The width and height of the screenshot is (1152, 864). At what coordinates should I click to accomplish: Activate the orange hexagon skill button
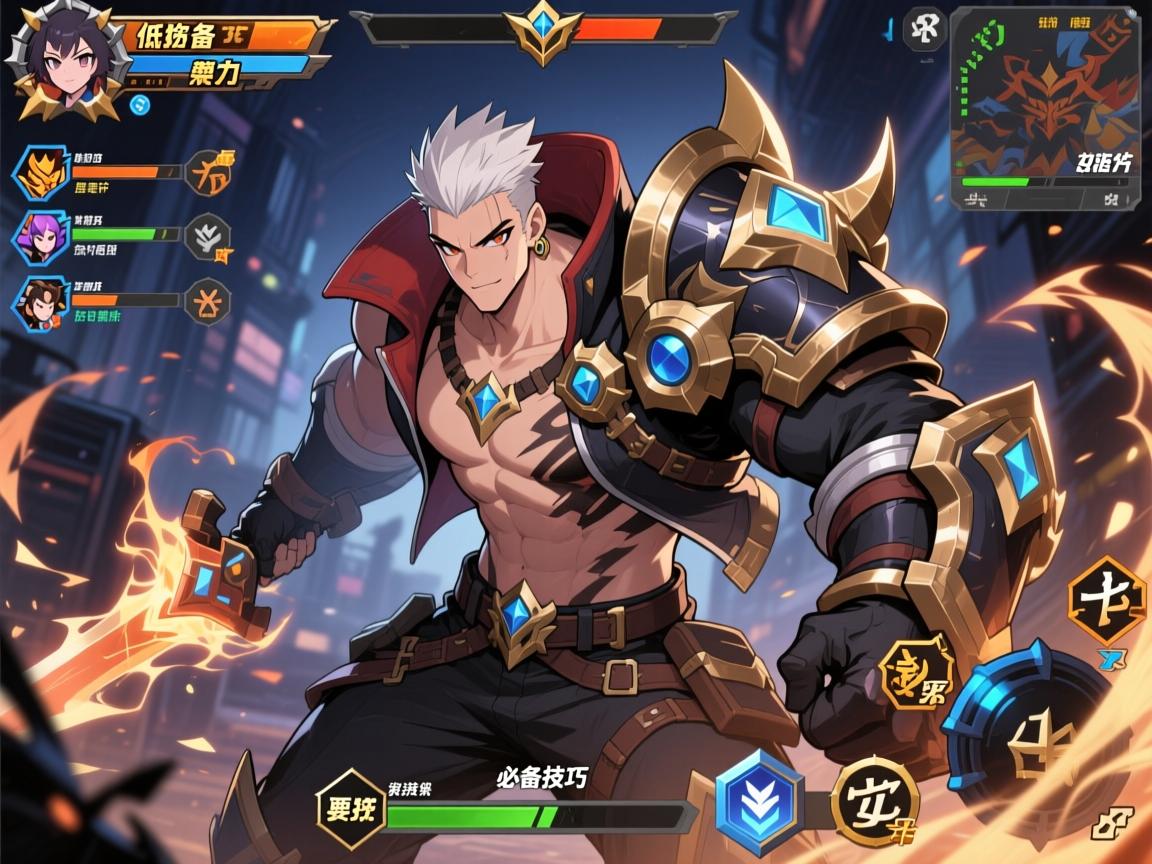1105,600
